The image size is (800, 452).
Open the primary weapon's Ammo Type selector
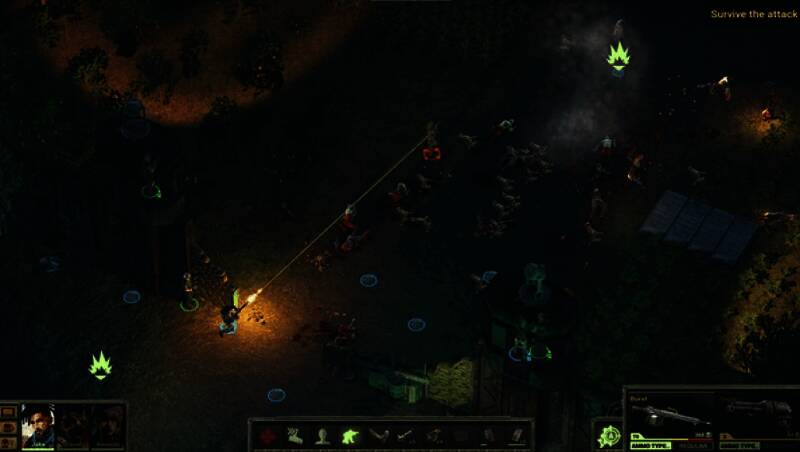652,445
